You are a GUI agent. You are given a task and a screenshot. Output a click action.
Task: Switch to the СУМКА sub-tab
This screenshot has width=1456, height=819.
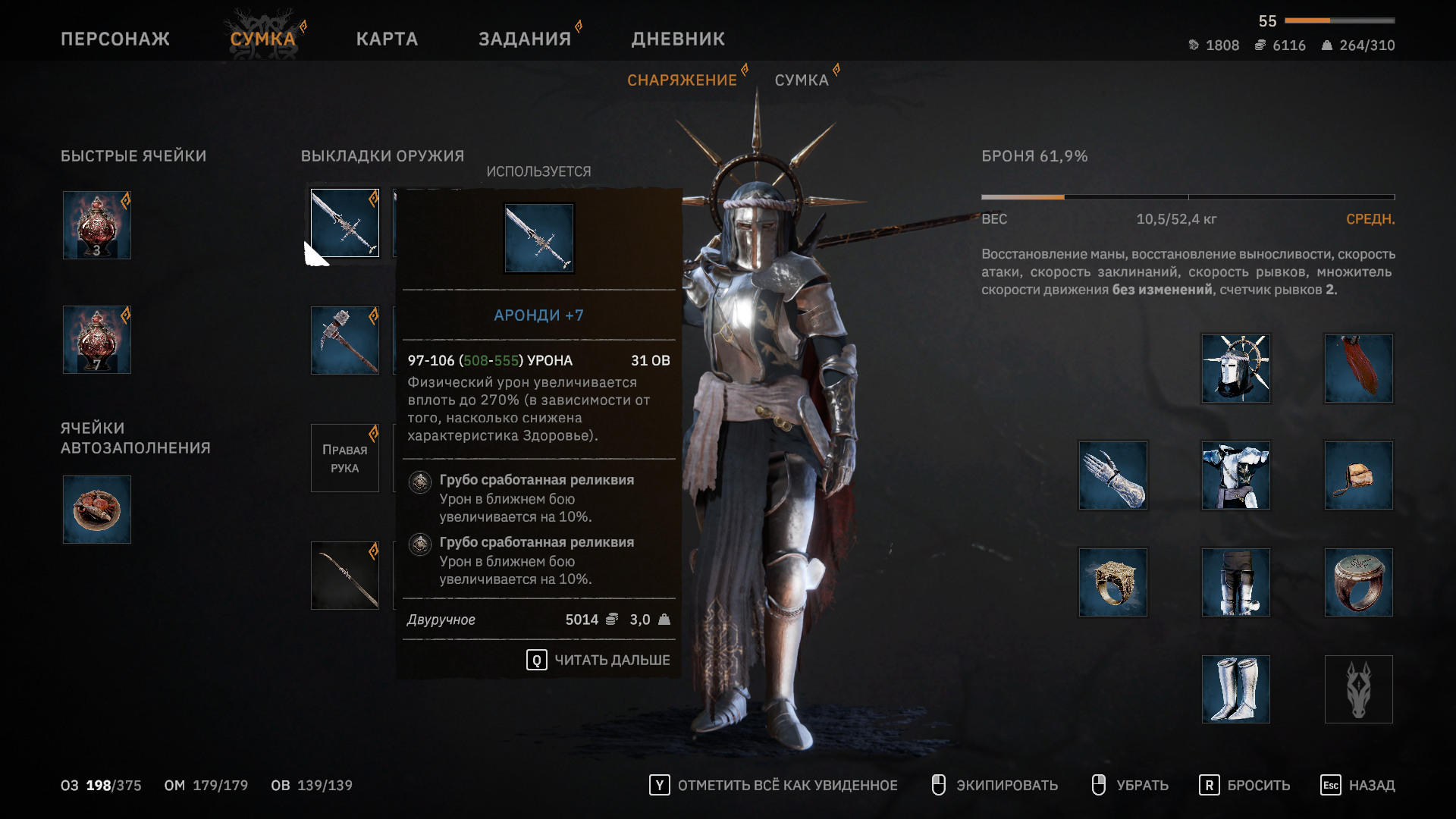click(802, 80)
